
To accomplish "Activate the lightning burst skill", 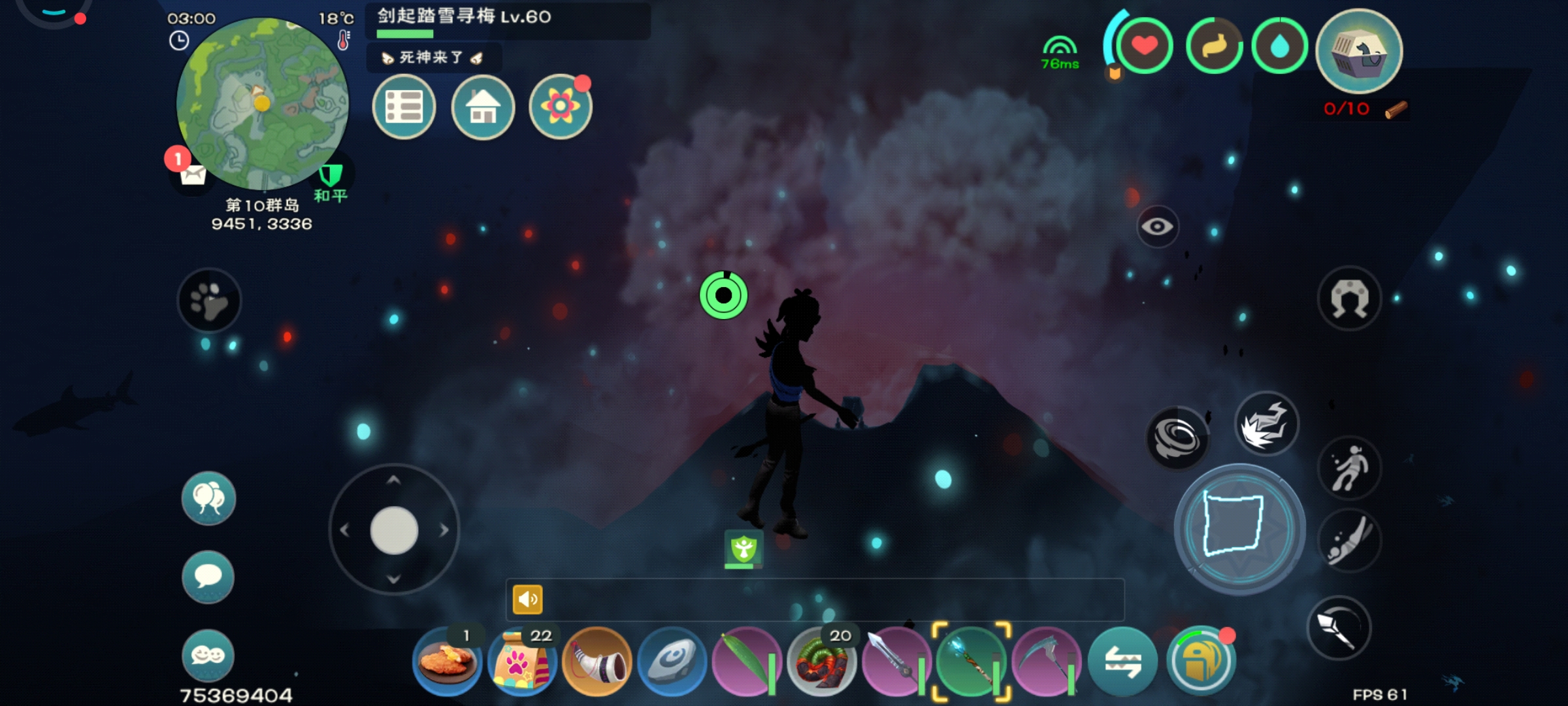I will (1266, 424).
